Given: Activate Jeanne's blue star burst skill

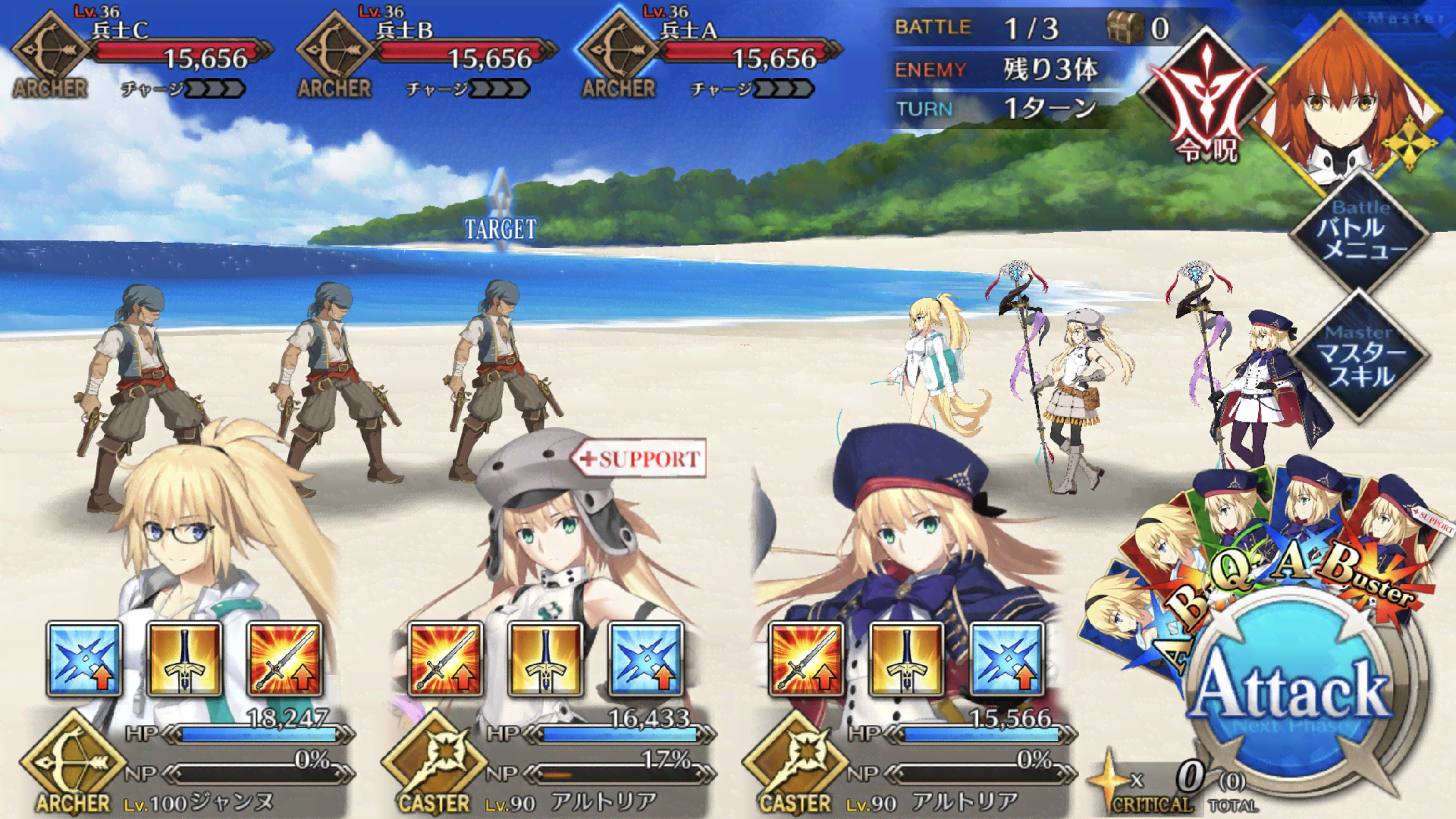Looking at the screenshot, I should coord(84,659).
